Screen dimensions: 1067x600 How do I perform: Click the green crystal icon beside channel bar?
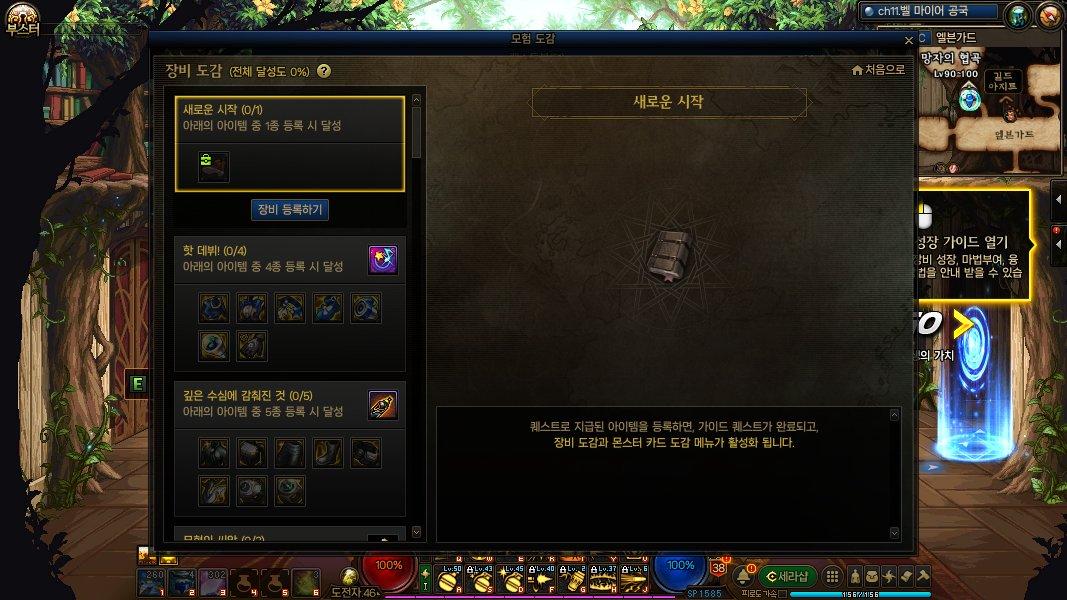pos(1016,15)
